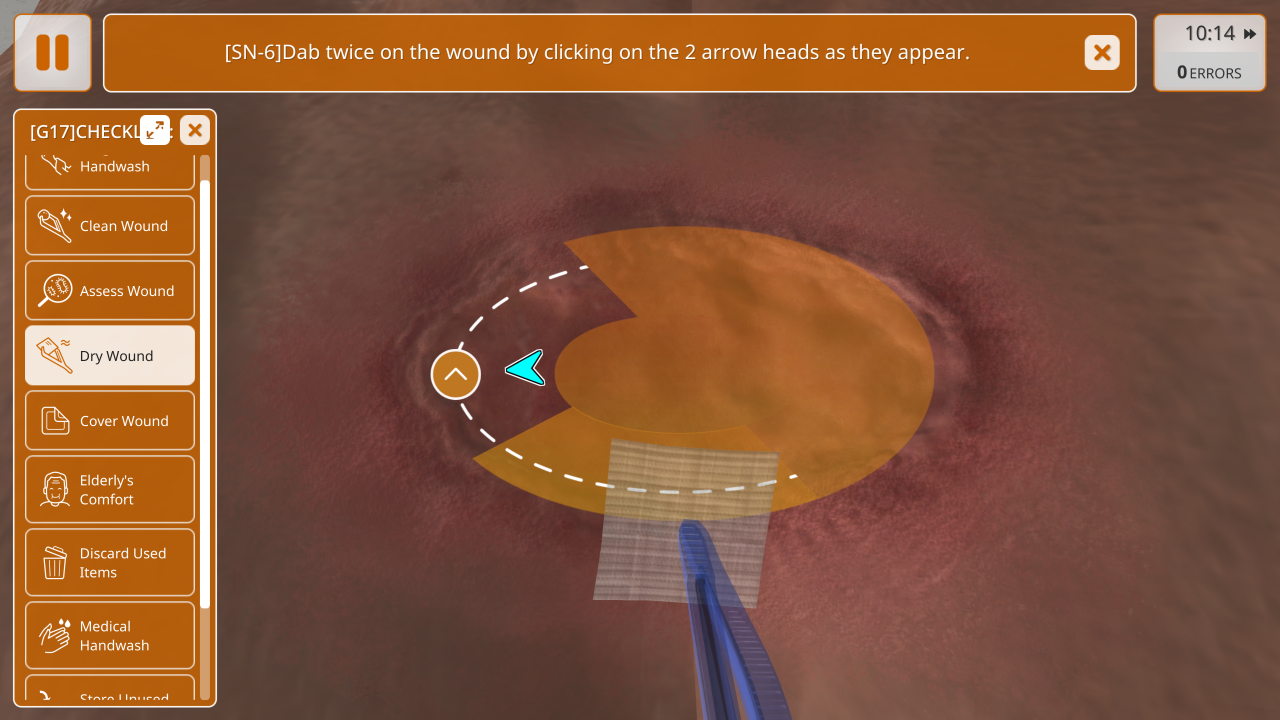Click the orange circle chevron marker

[456, 375]
